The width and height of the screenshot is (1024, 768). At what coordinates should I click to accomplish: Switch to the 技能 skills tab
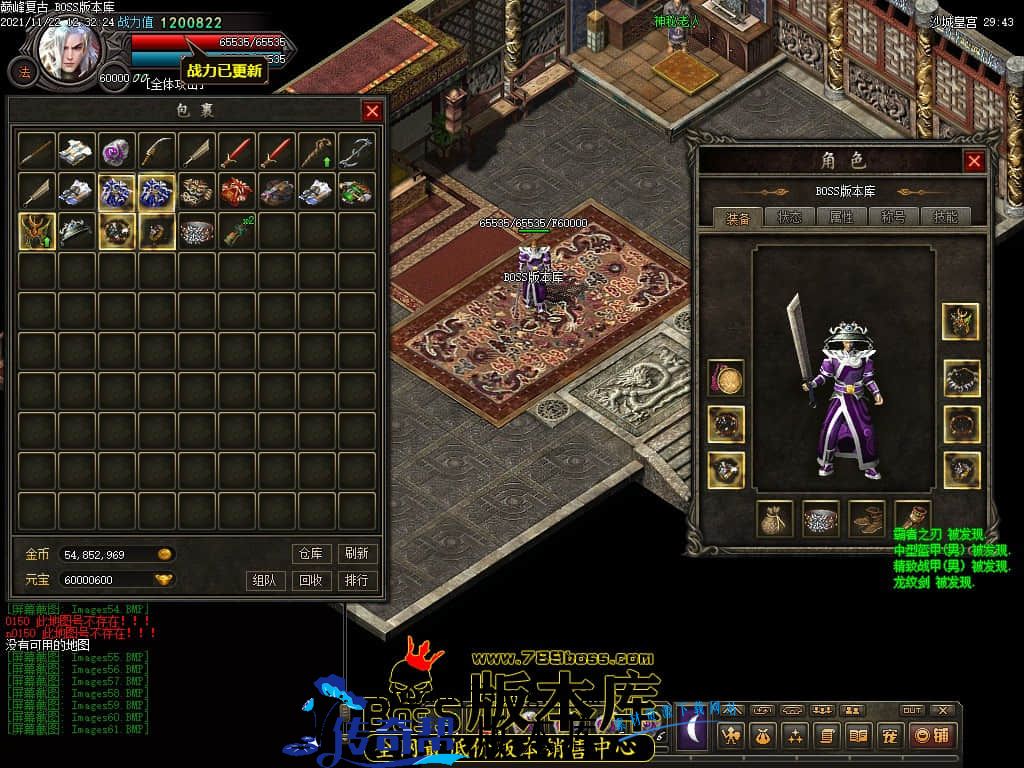pyautogui.click(x=944, y=217)
